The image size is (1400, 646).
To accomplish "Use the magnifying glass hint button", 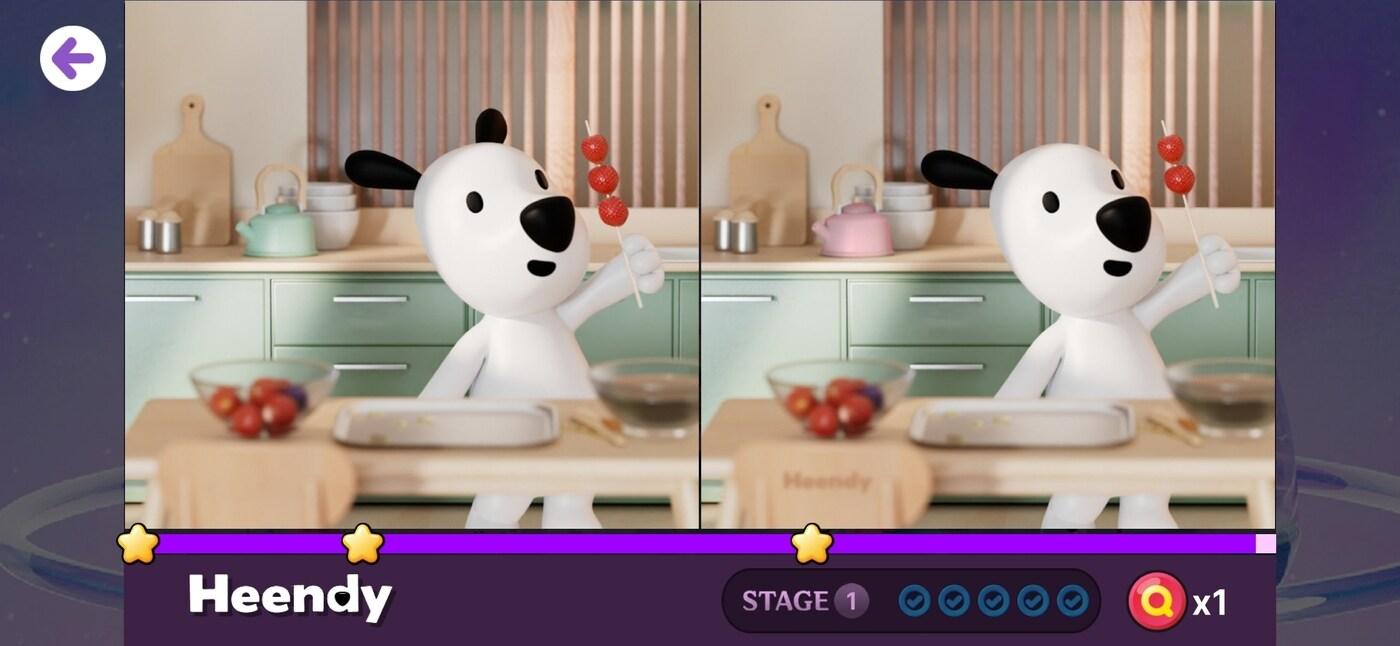I will pyautogui.click(x=1156, y=601).
